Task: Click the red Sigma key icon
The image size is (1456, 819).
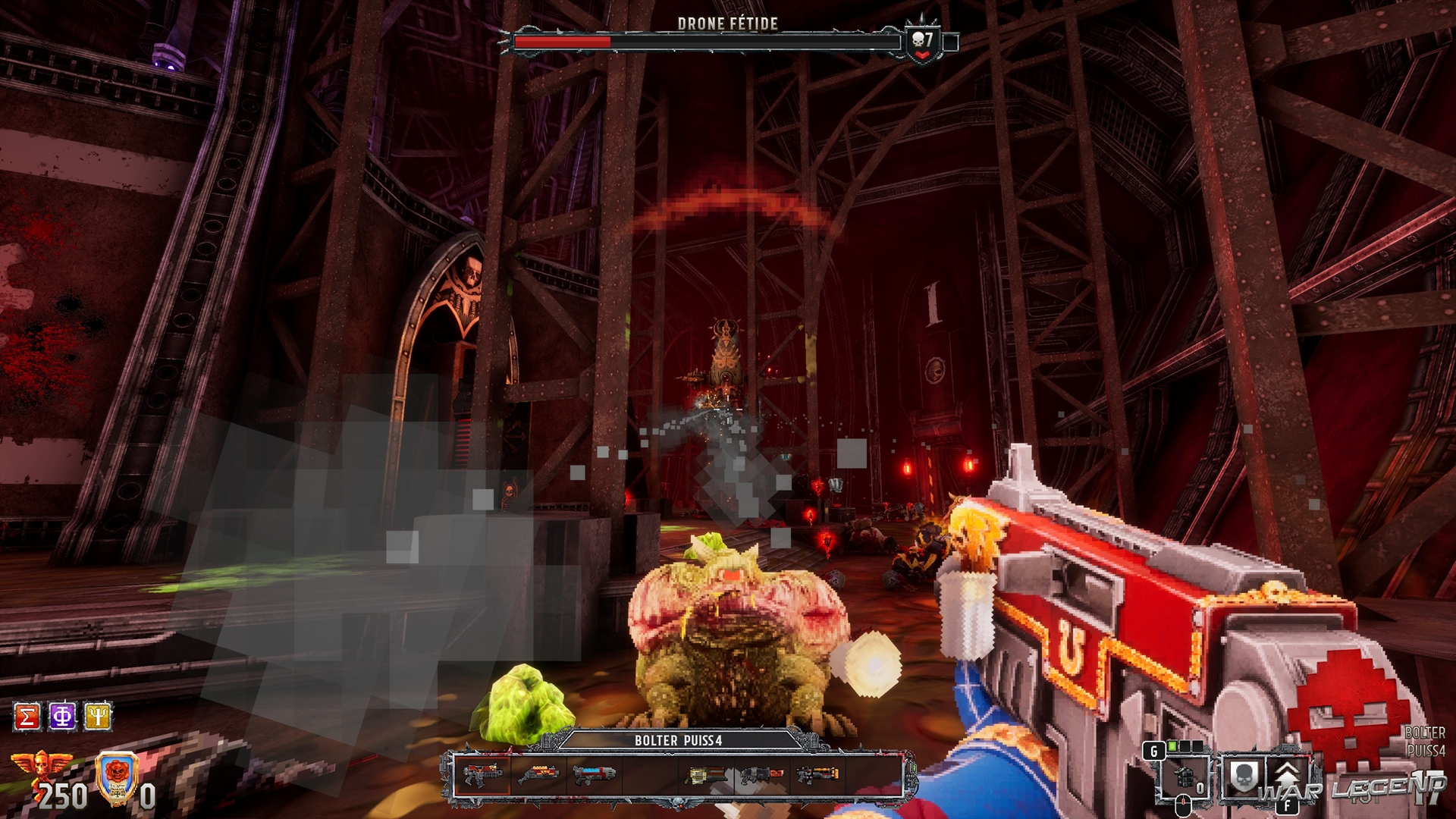Action: click(x=27, y=717)
